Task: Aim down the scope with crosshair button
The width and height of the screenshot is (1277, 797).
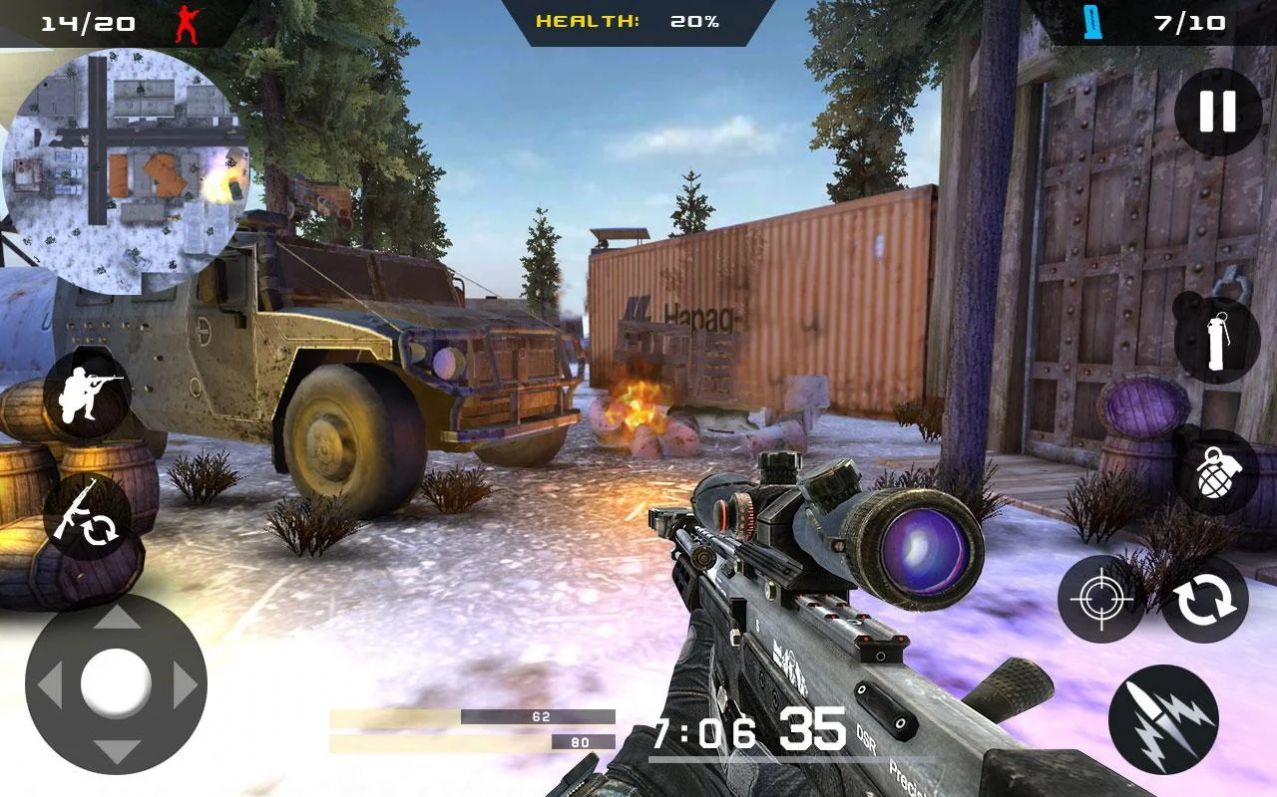Action: point(1101,599)
